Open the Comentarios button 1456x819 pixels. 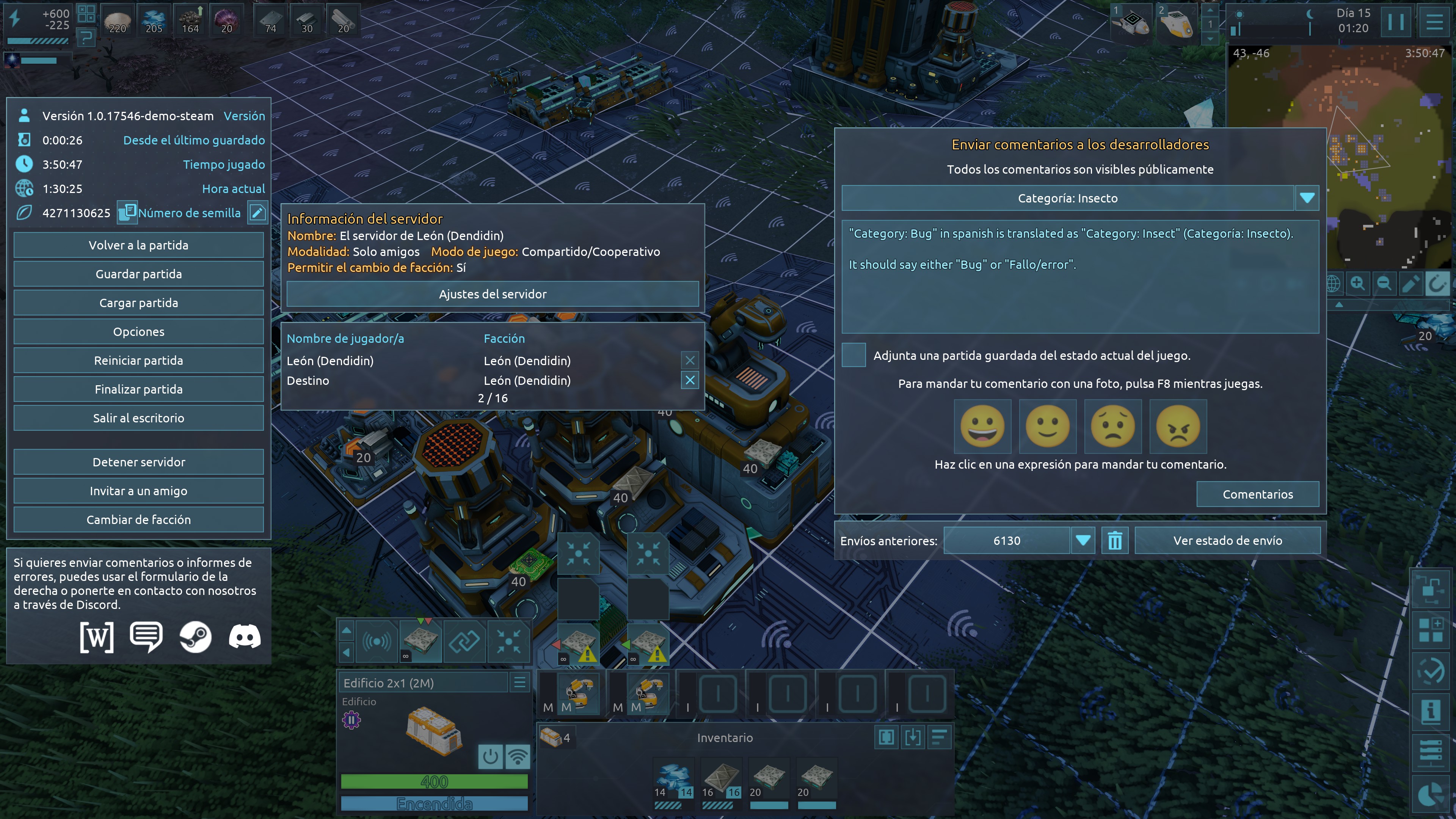click(1258, 494)
